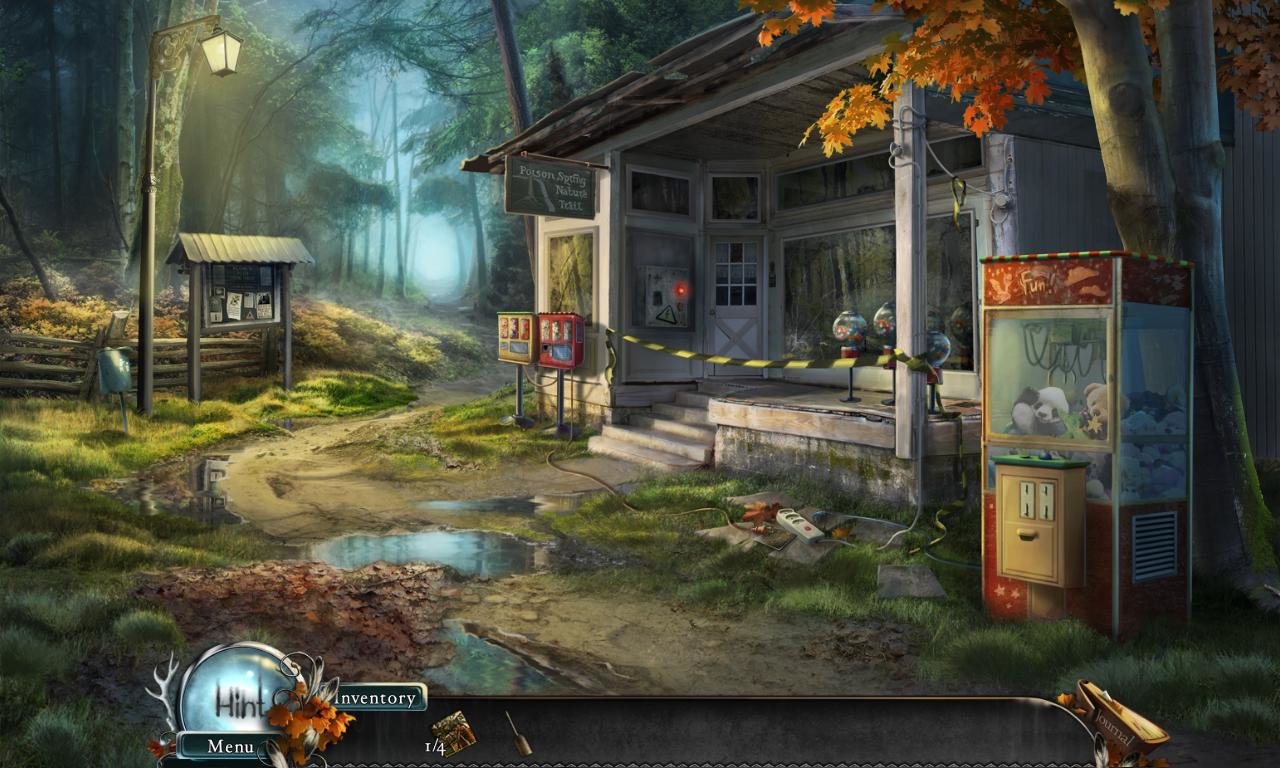Screen dimensions: 1280x768
Task: Open the Journal book
Action: point(1118,722)
